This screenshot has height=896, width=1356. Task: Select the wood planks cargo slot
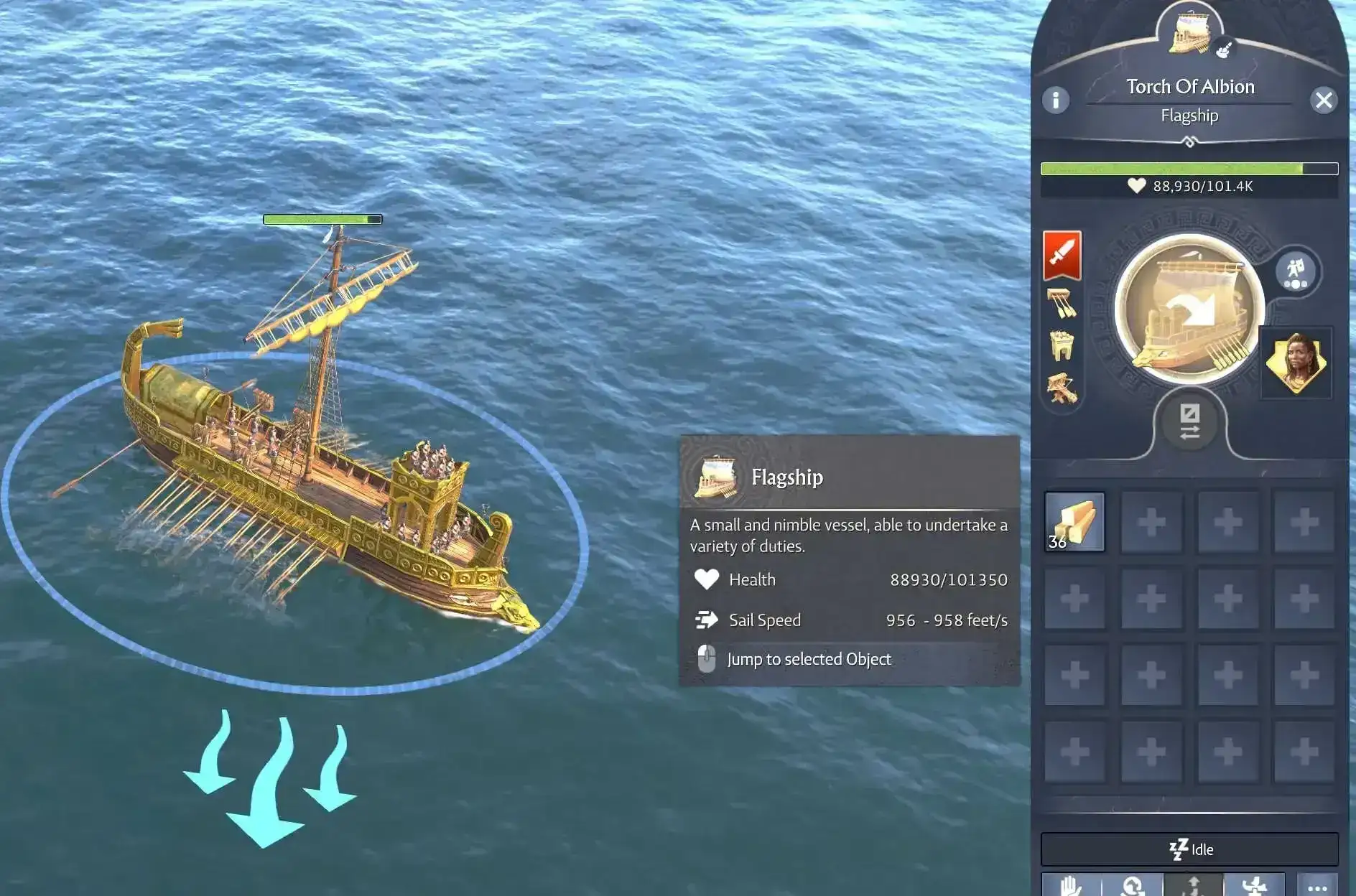[x=1074, y=522]
